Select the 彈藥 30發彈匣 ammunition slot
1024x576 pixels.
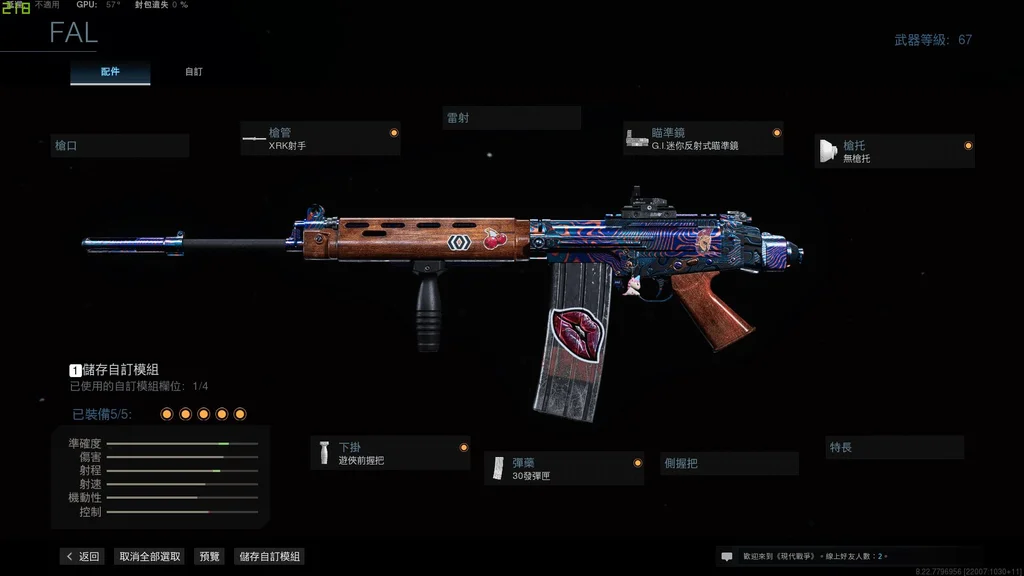click(x=564, y=469)
